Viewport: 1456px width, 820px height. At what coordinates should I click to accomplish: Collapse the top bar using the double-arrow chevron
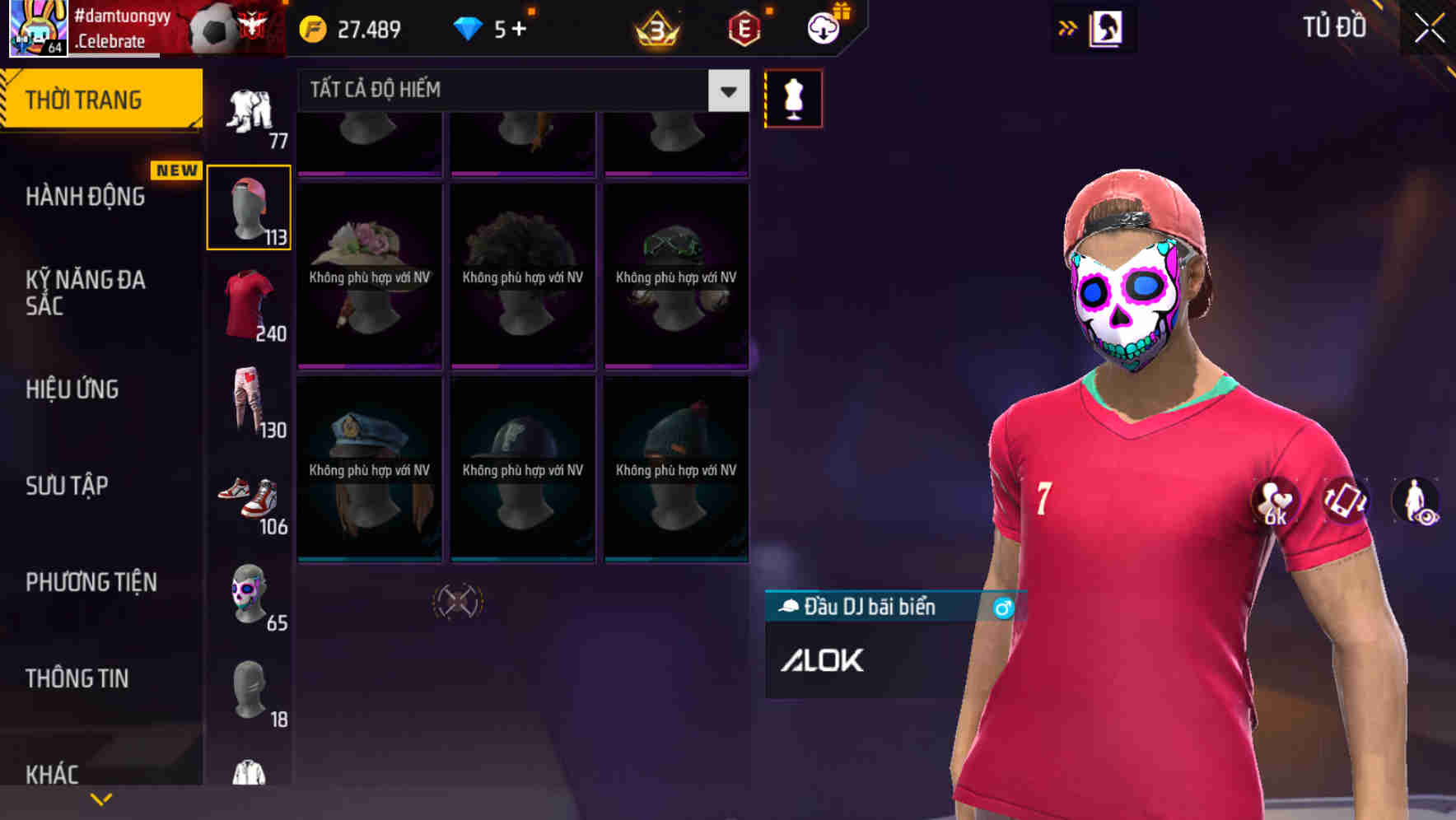click(1068, 27)
